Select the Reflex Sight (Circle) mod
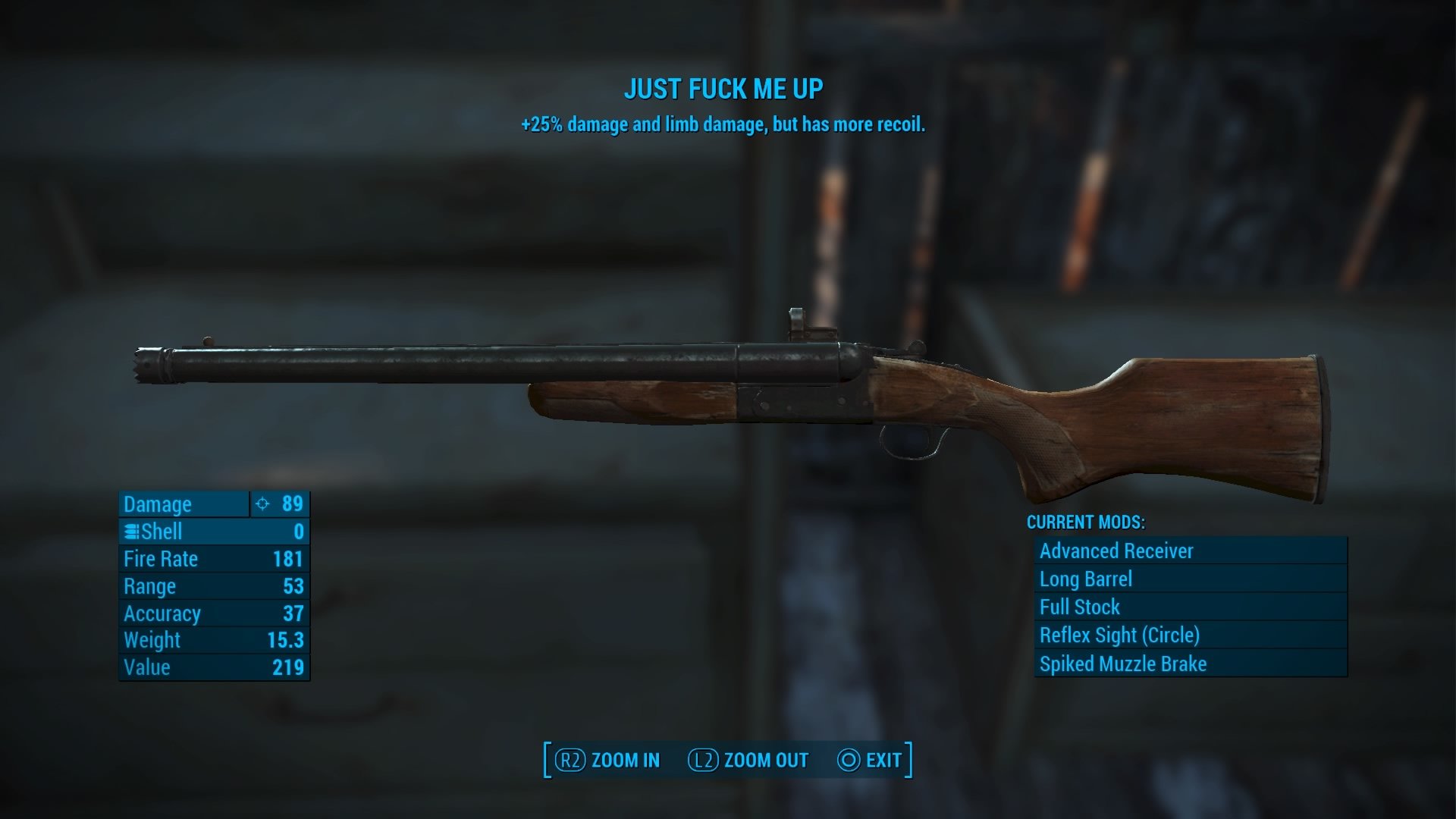This screenshot has width=1456, height=819. click(x=1191, y=635)
